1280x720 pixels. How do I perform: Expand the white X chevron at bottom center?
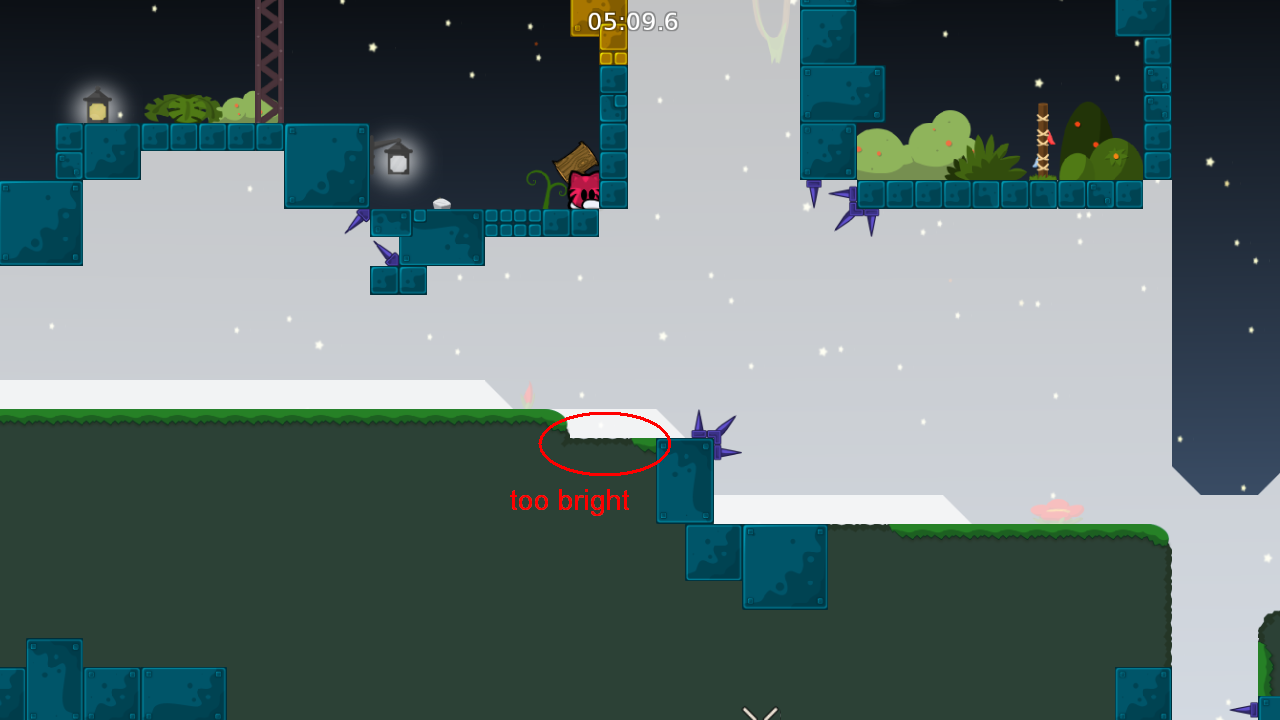tap(758, 712)
